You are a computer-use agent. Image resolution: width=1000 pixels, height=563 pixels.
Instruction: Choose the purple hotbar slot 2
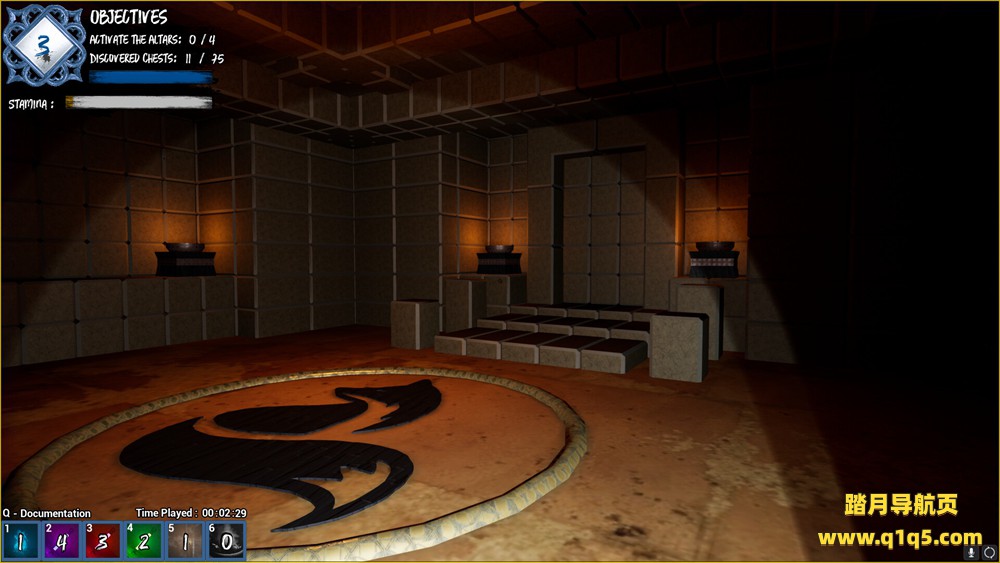pyautogui.click(x=62, y=541)
